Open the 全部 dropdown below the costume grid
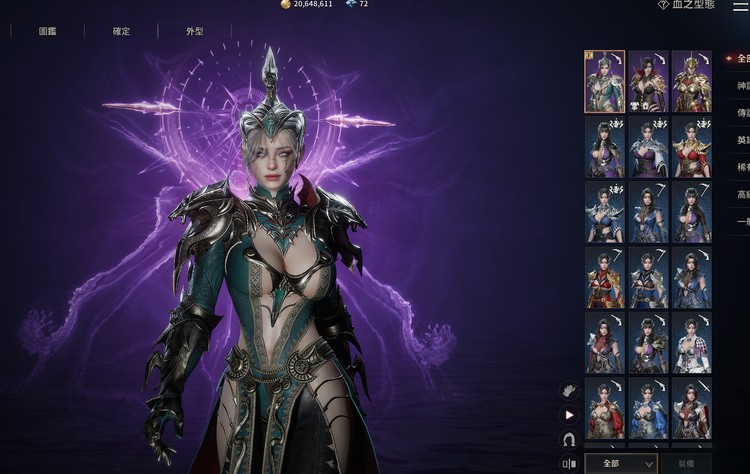Screen dimensions: 750x474 pyautogui.click(x=620, y=463)
